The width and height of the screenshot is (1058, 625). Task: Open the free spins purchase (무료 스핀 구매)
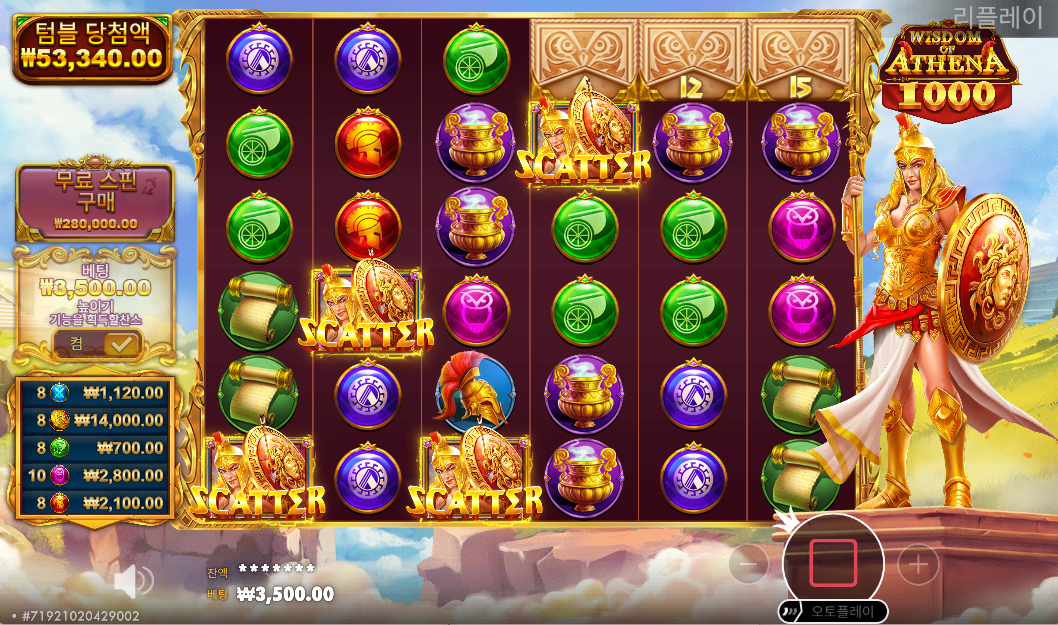click(95, 200)
